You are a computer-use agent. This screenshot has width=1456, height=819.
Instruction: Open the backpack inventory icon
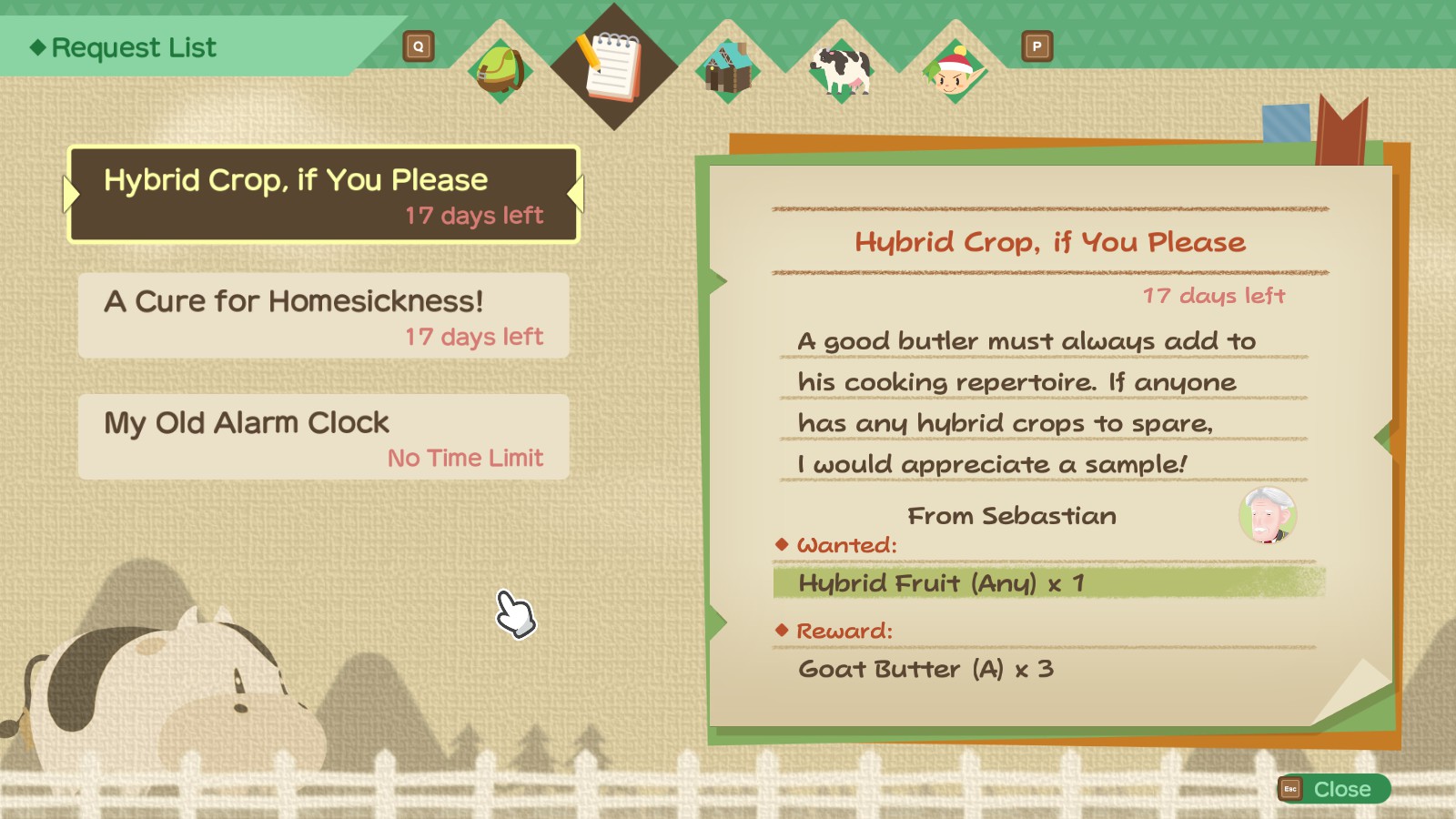499,69
